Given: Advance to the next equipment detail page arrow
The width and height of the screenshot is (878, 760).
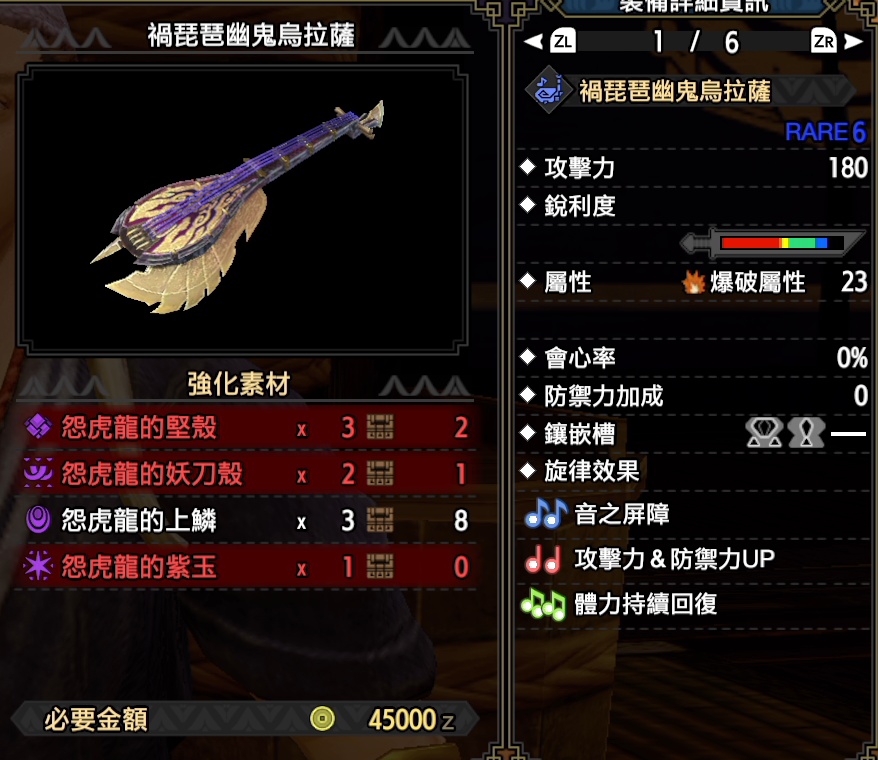Looking at the screenshot, I should 853,42.
